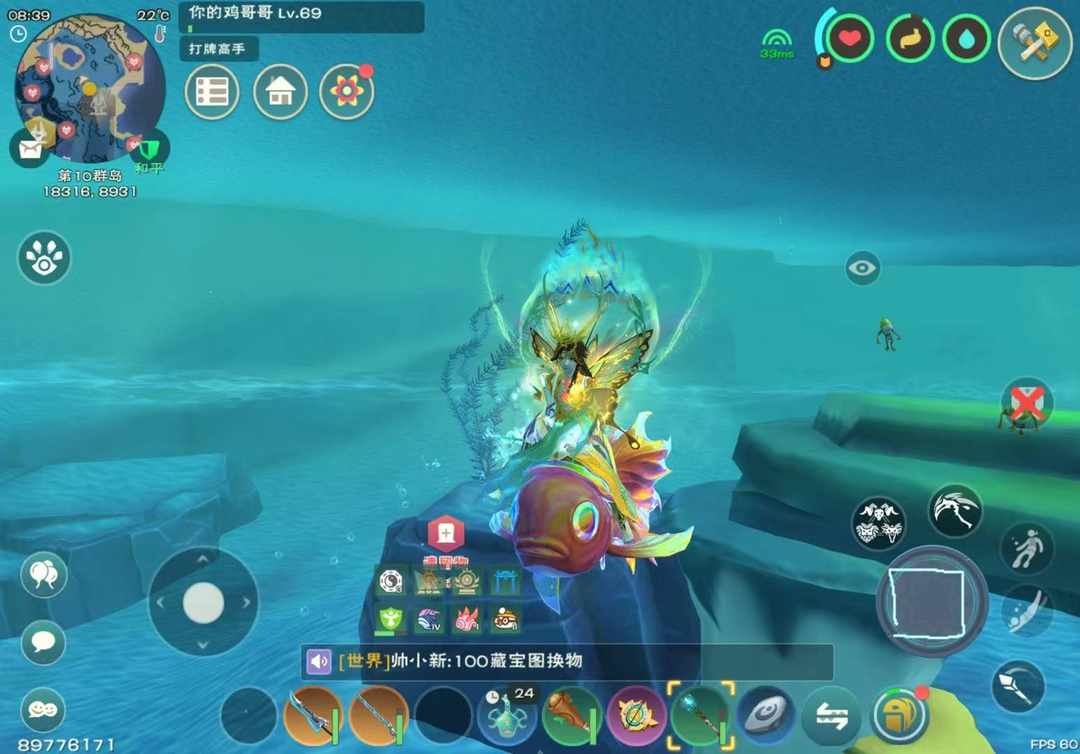This screenshot has width=1080, height=754.
Task: Activate the swimming dive action button
Action: click(1026, 611)
